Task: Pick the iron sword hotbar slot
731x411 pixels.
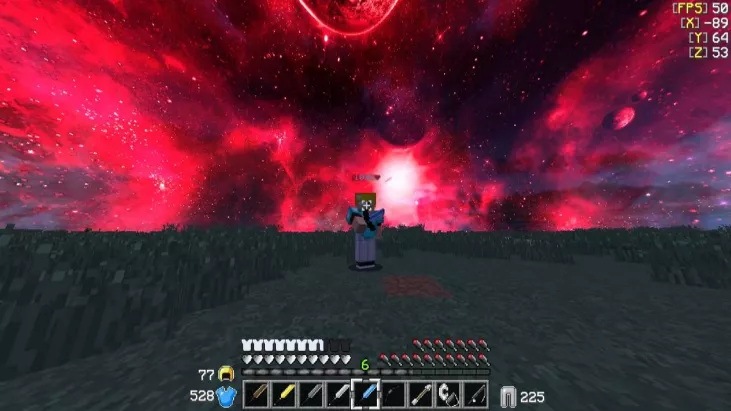Action: pos(339,395)
